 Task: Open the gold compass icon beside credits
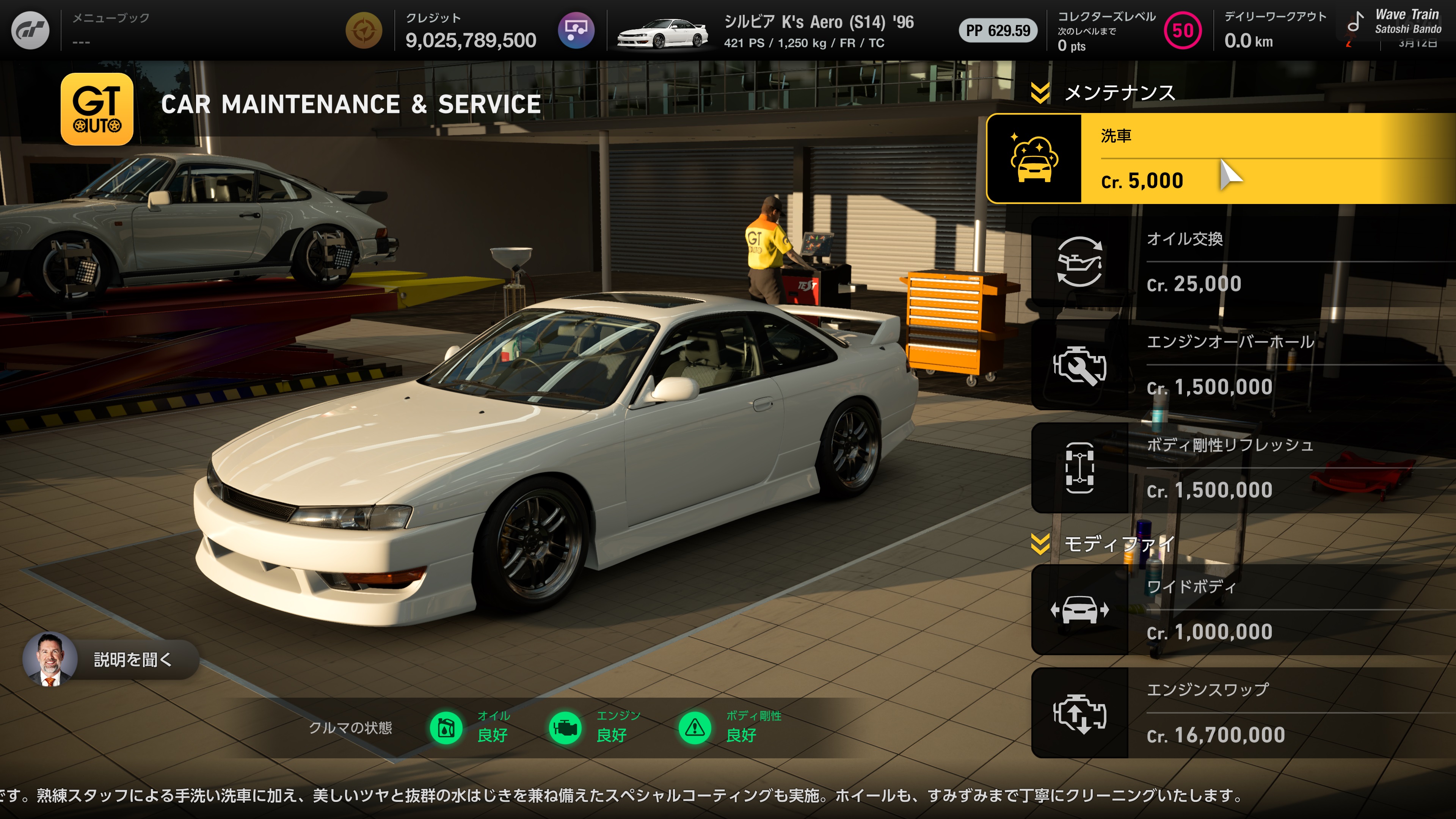(364, 30)
